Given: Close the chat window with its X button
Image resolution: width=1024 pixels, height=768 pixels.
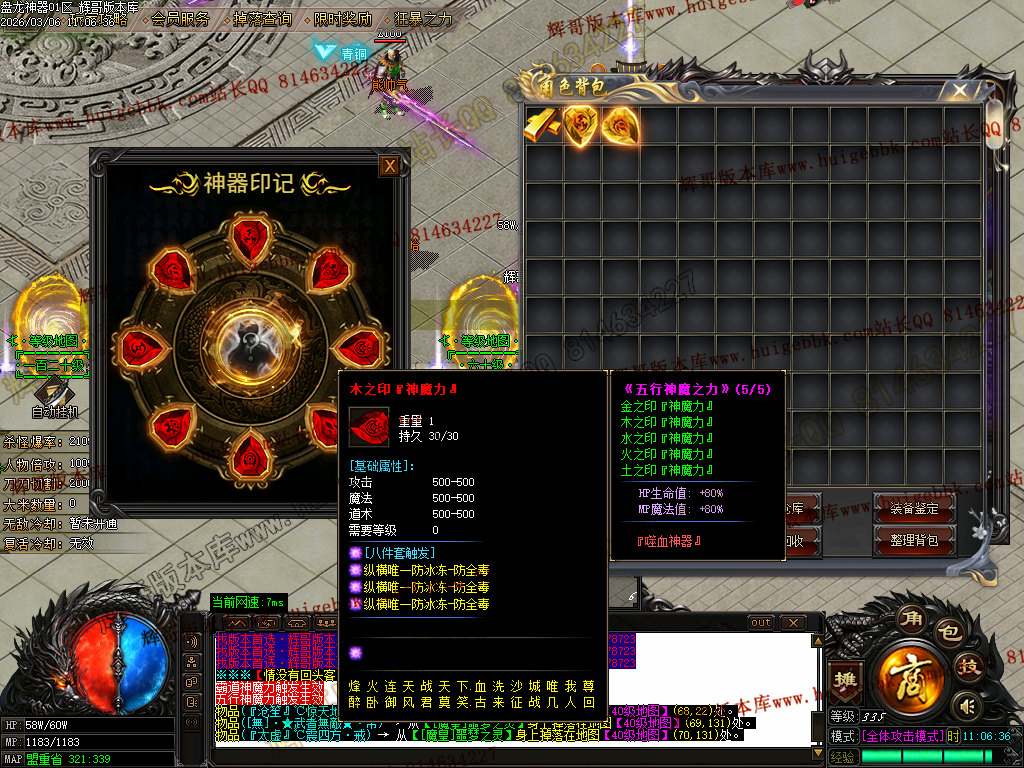Looking at the screenshot, I should point(792,623).
